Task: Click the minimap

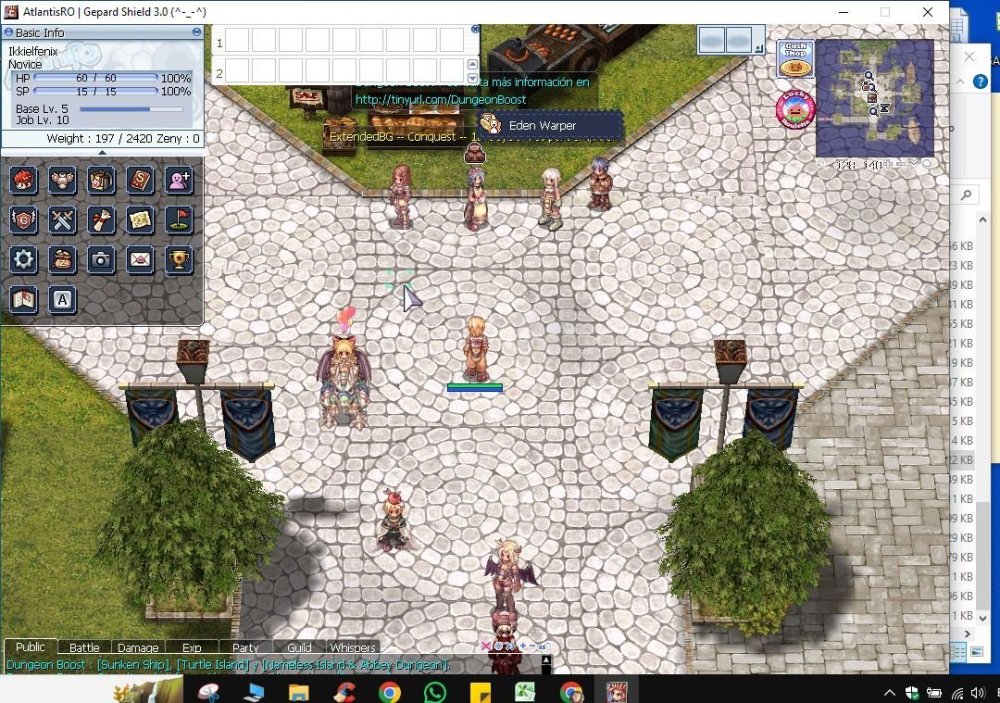Action: (x=874, y=98)
